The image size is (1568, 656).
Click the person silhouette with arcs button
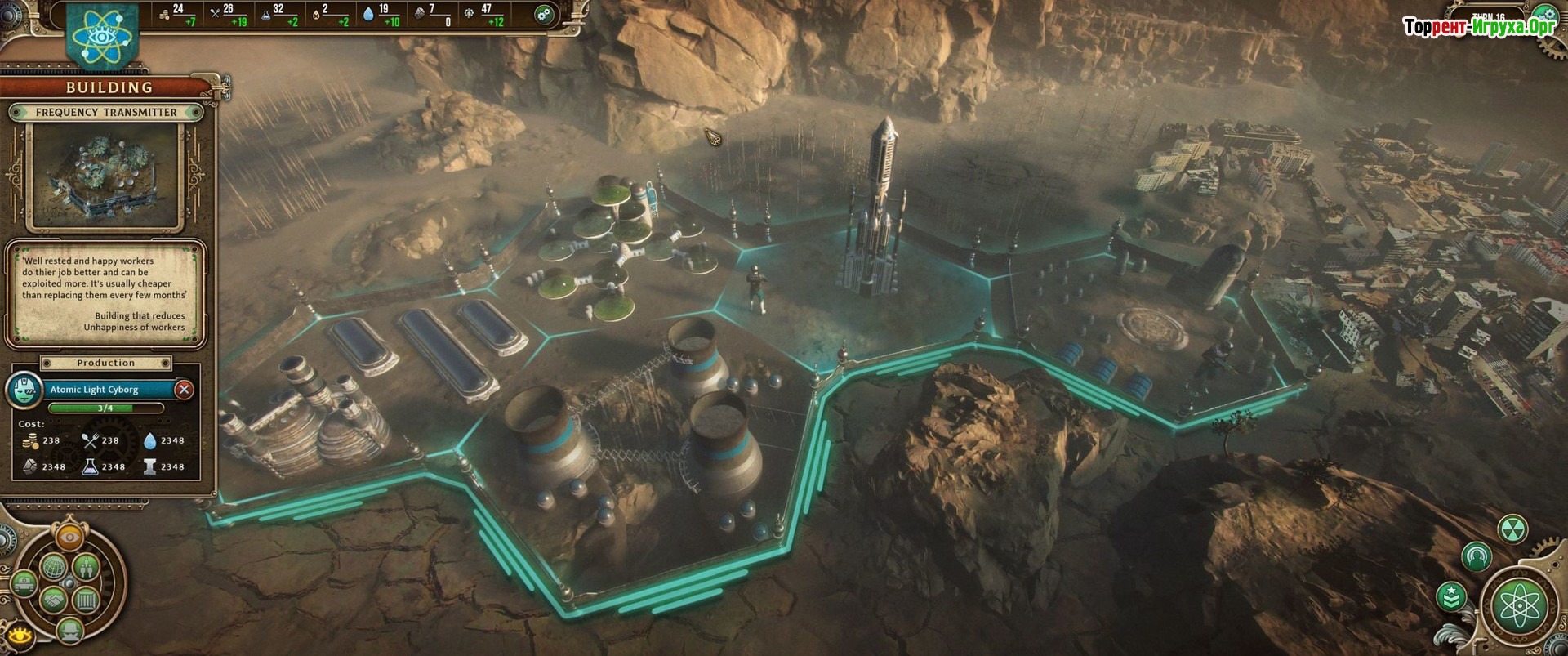[x=1476, y=557]
